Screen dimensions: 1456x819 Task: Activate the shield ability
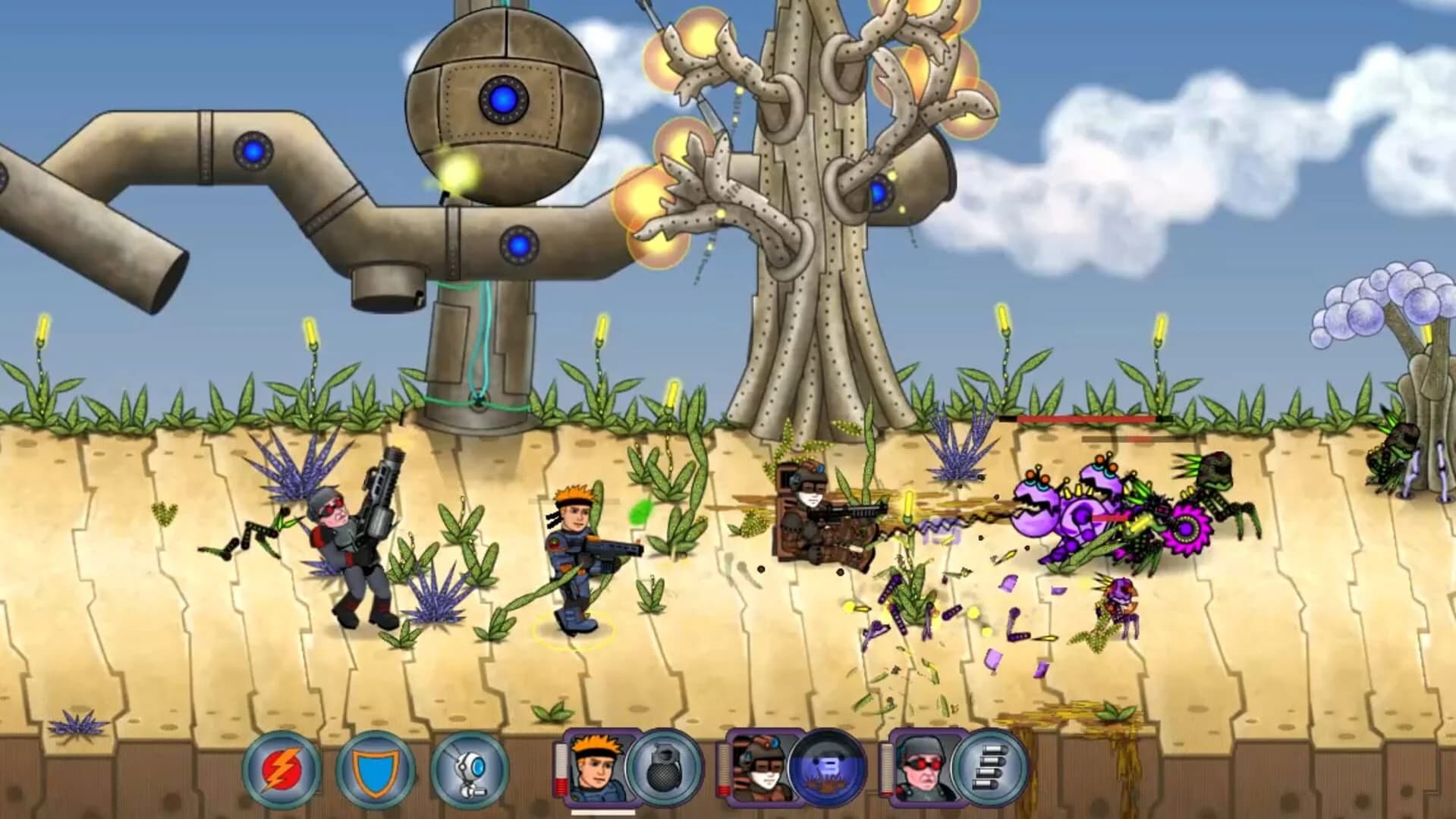tap(377, 767)
